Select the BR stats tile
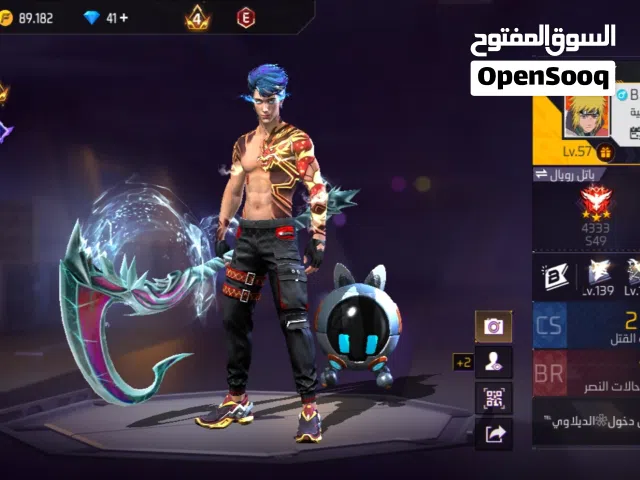 pyautogui.click(x=550, y=372)
